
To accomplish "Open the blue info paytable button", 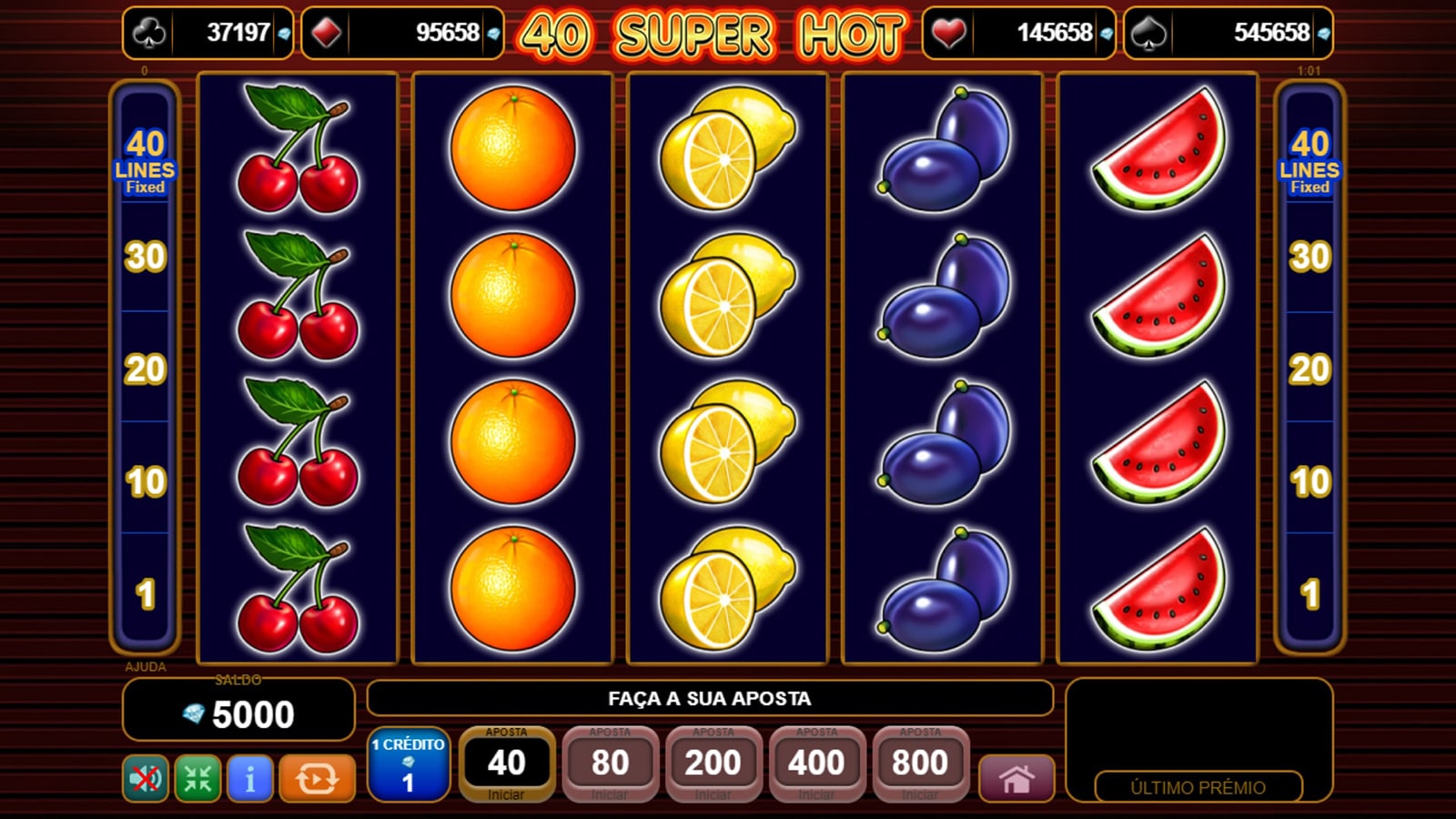I will click(x=249, y=779).
